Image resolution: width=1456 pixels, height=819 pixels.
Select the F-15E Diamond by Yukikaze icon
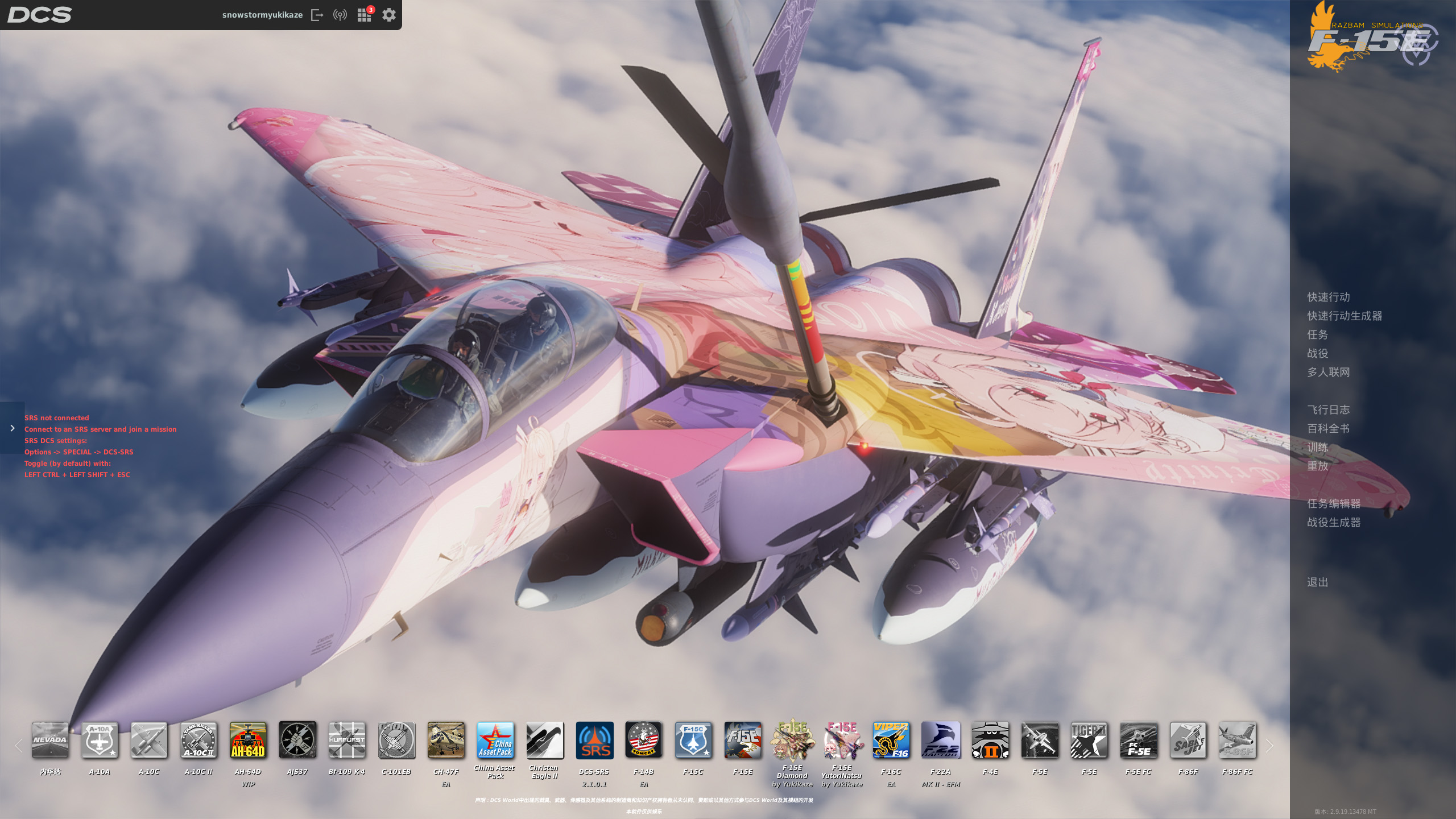pyautogui.click(x=792, y=741)
